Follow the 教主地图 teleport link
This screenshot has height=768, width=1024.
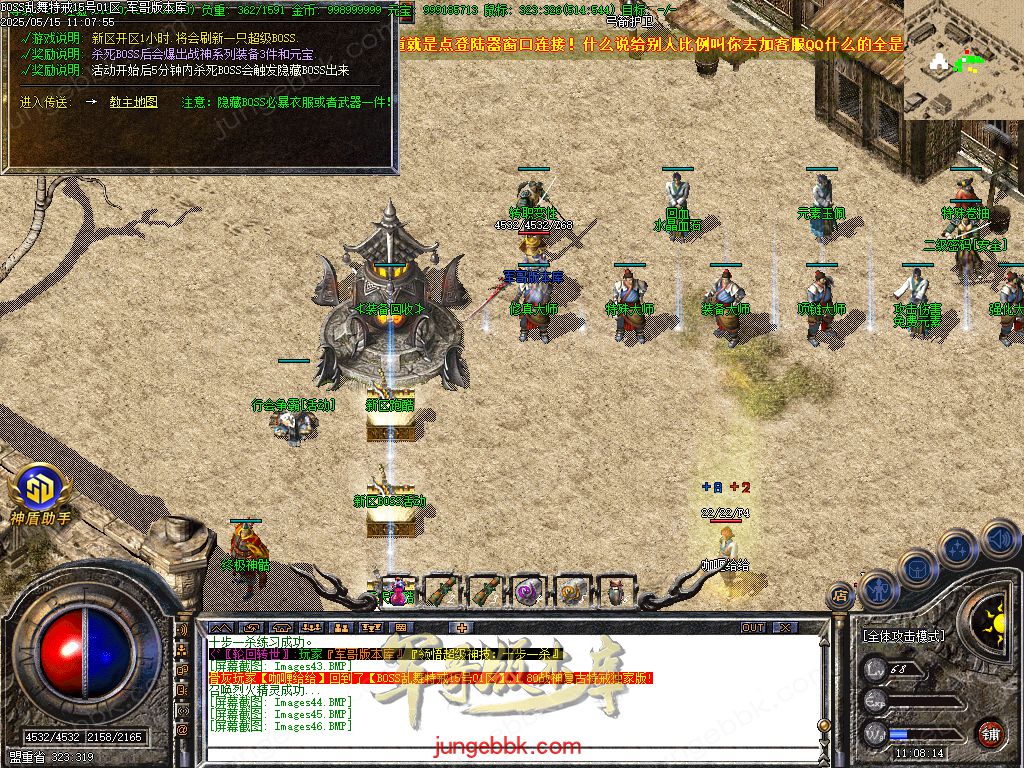pyautogui.click(x=133, y=102)
